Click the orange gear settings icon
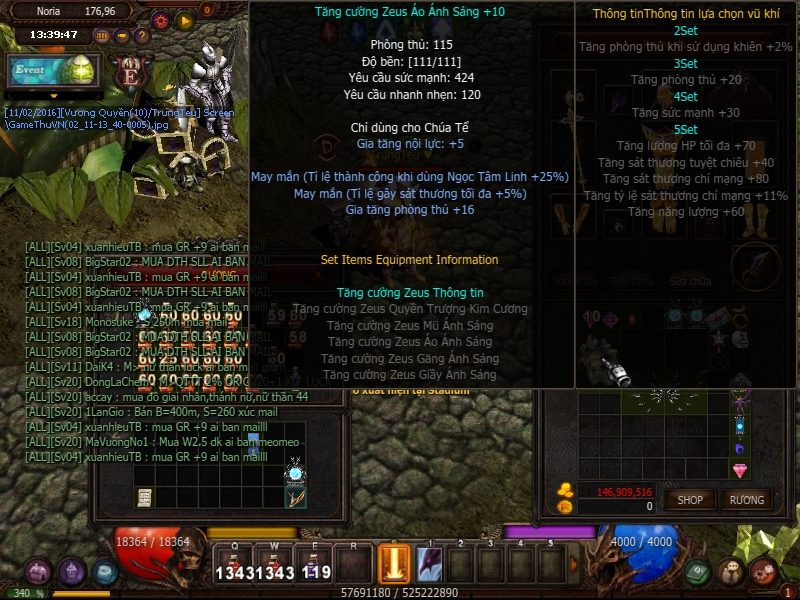Image resolution: width=800 pixels, height=600 pixels. click(x=160, y=19)
